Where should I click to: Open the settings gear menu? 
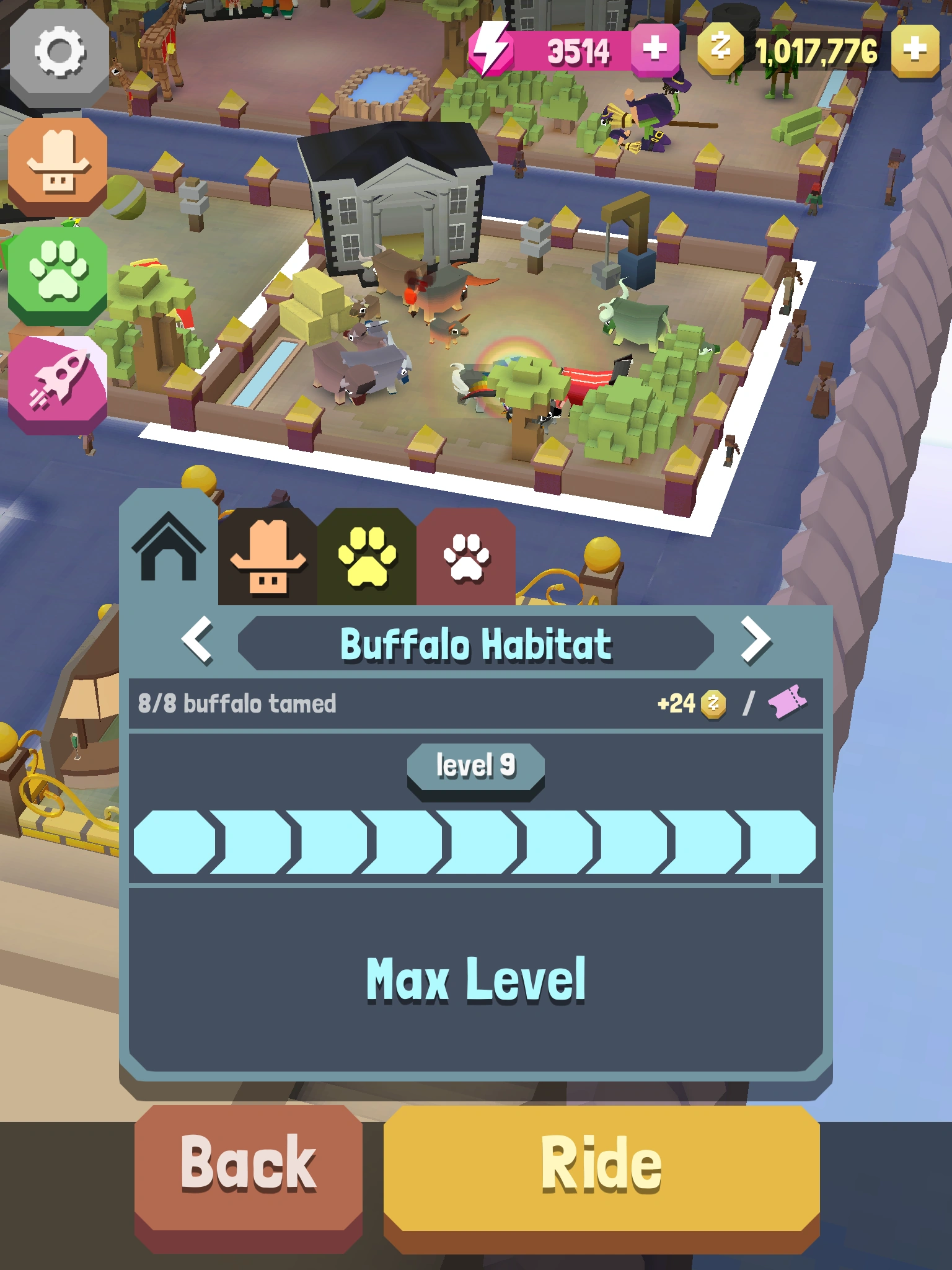pyautogui.click(x=59, y=53)
